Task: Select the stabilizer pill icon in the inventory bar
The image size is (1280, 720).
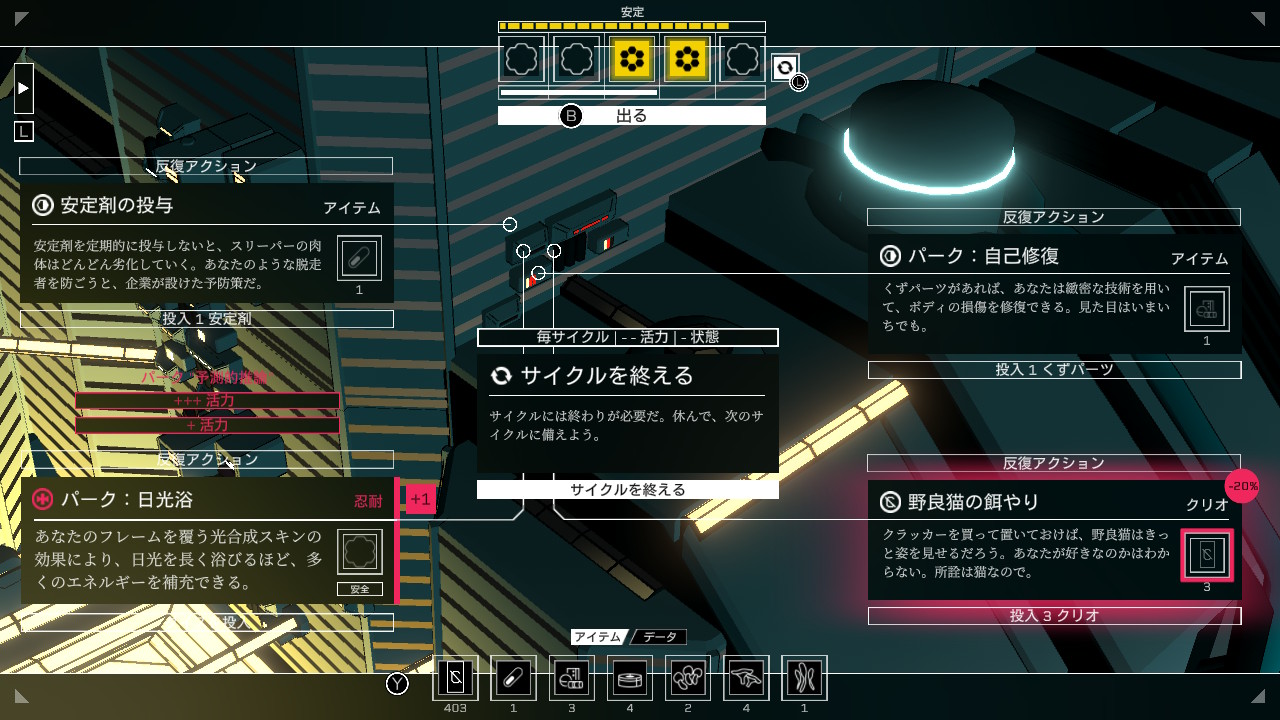Action: point(513,677)
